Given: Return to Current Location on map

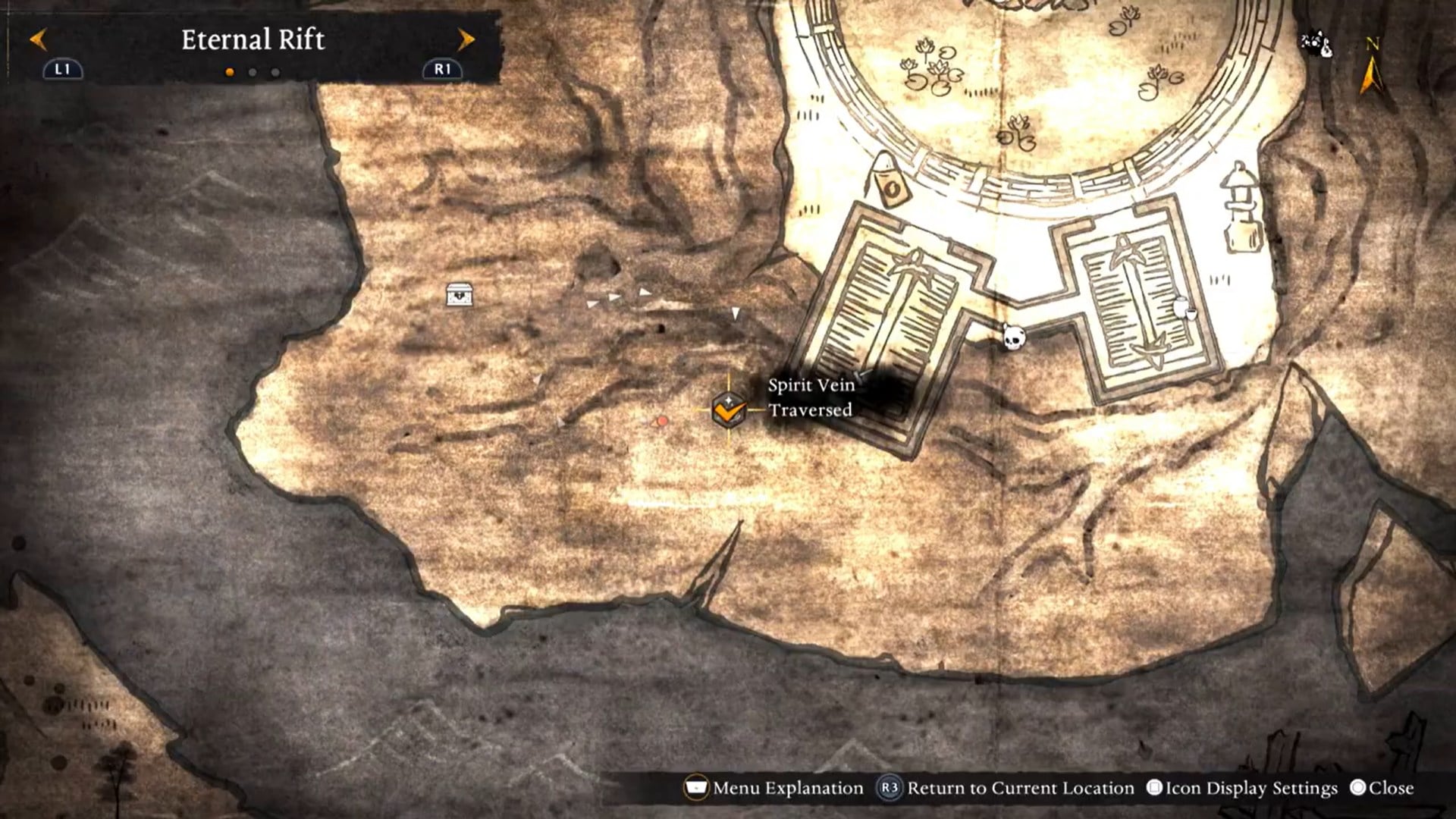Looking at the screenshot, I should (1006, 788).
